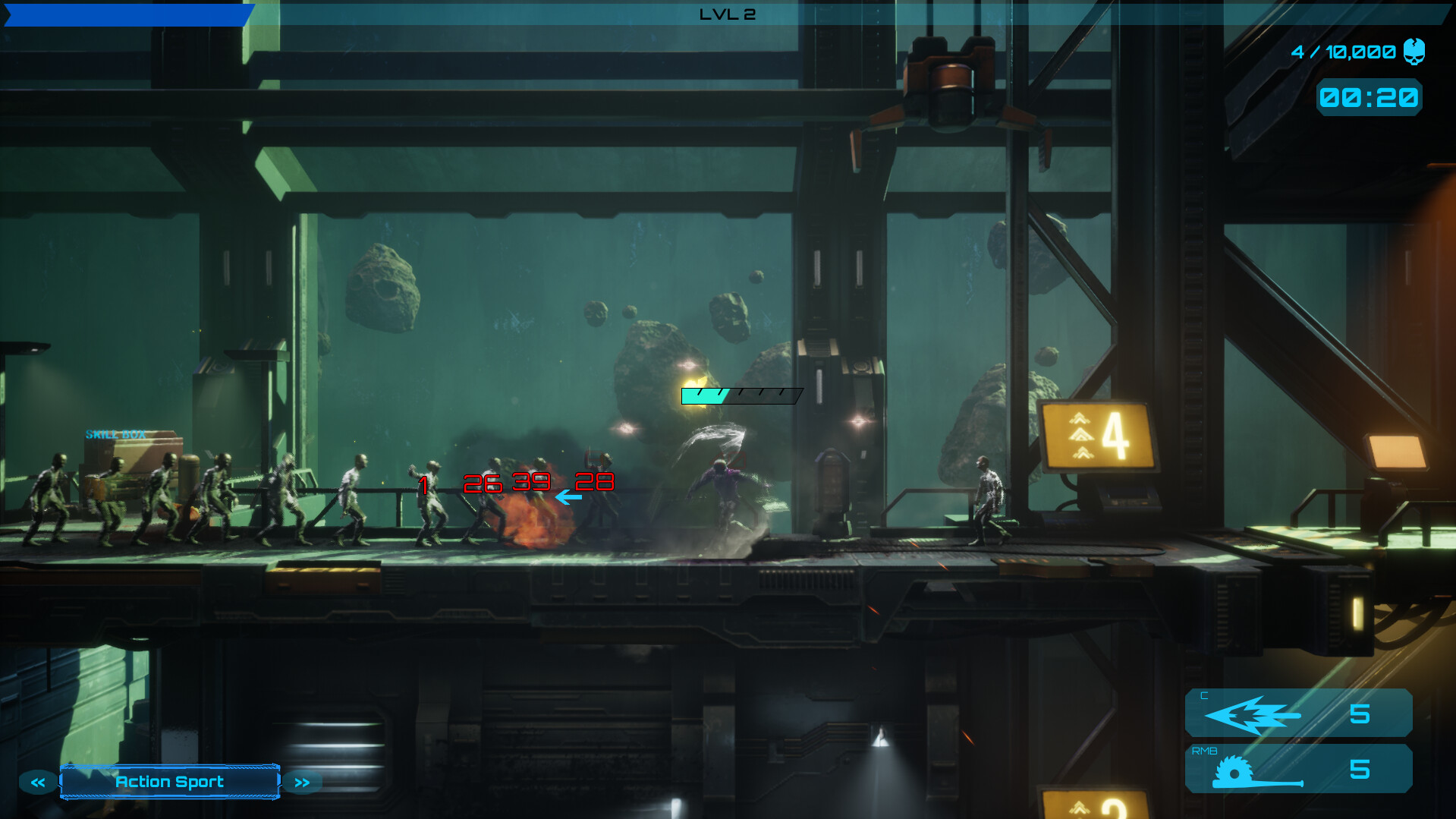Toggle the RMB ability slot
The height and width of the screenshot is (819, 1456).
(1299, 768)
